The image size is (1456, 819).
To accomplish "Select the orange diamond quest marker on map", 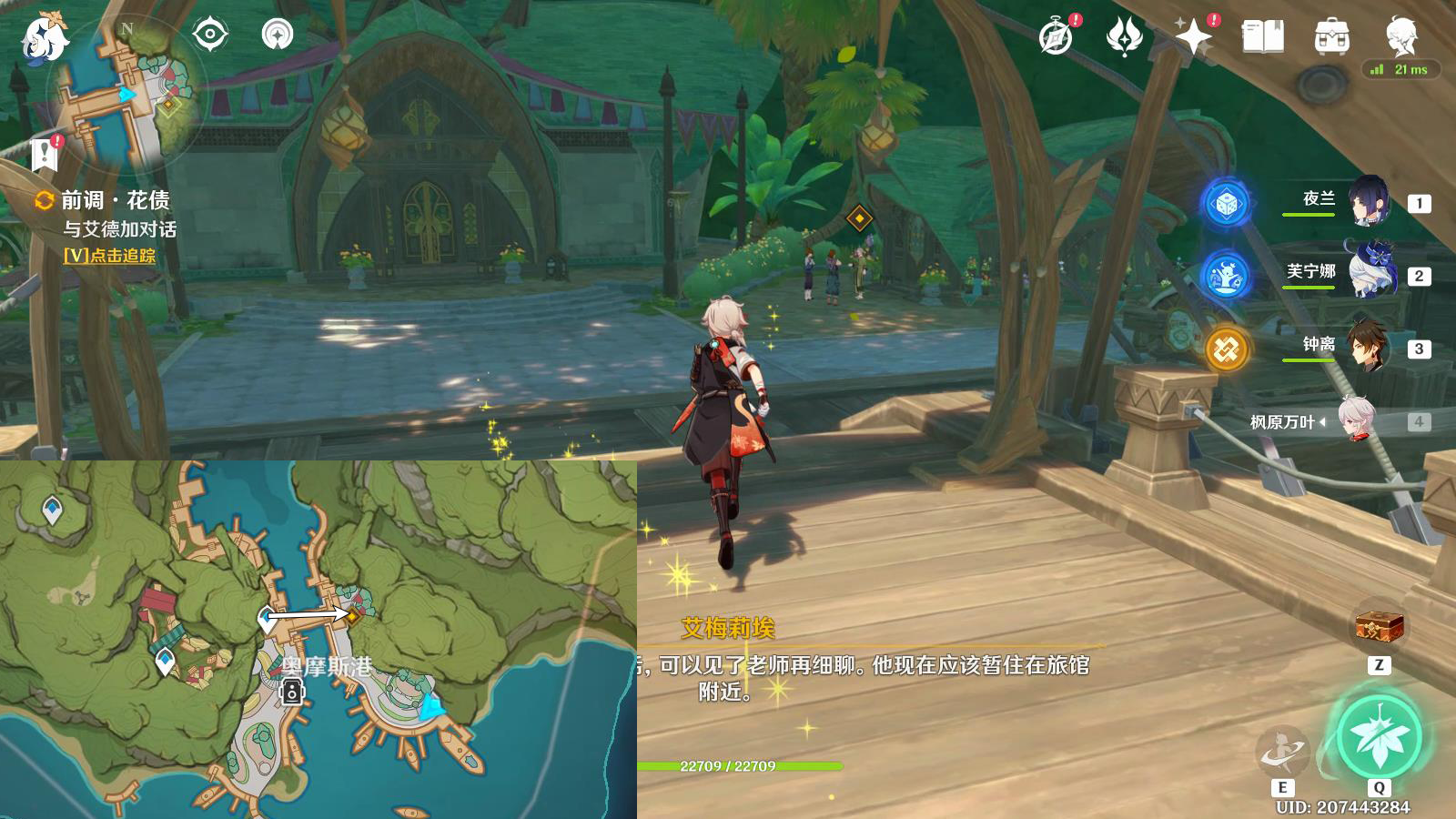I will 352,616.
